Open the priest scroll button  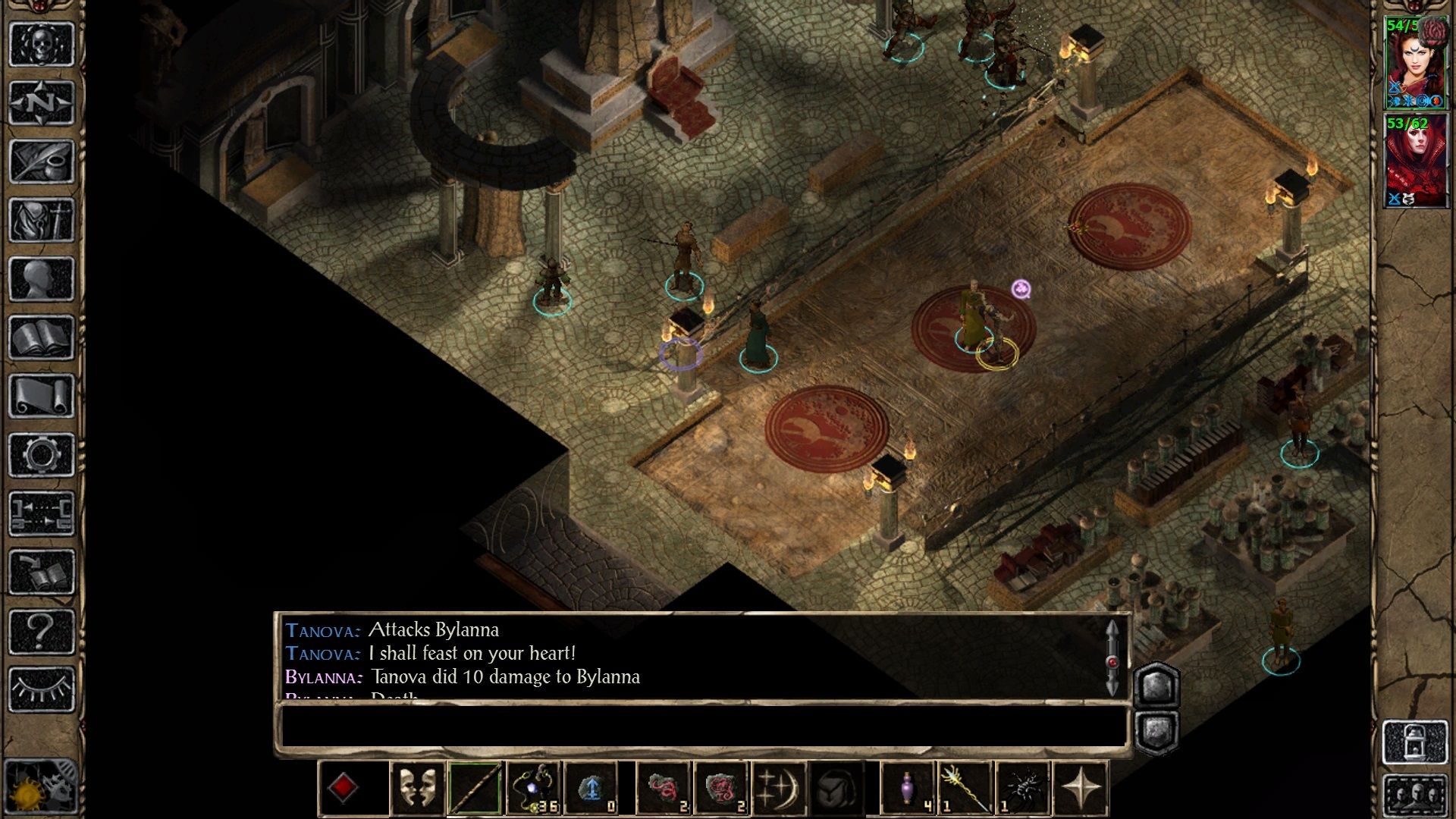(42, 396)
